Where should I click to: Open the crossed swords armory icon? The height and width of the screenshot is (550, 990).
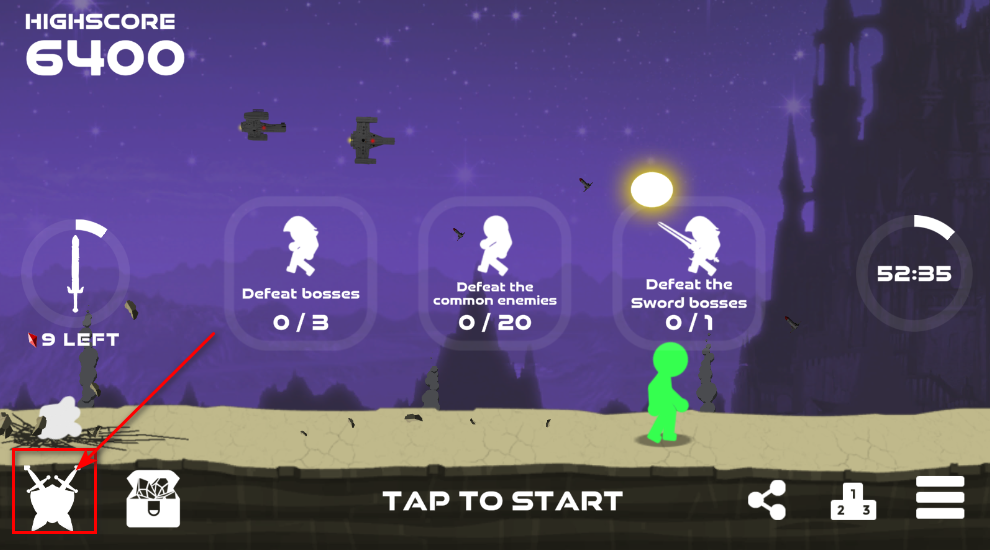(x=54, y=493)
